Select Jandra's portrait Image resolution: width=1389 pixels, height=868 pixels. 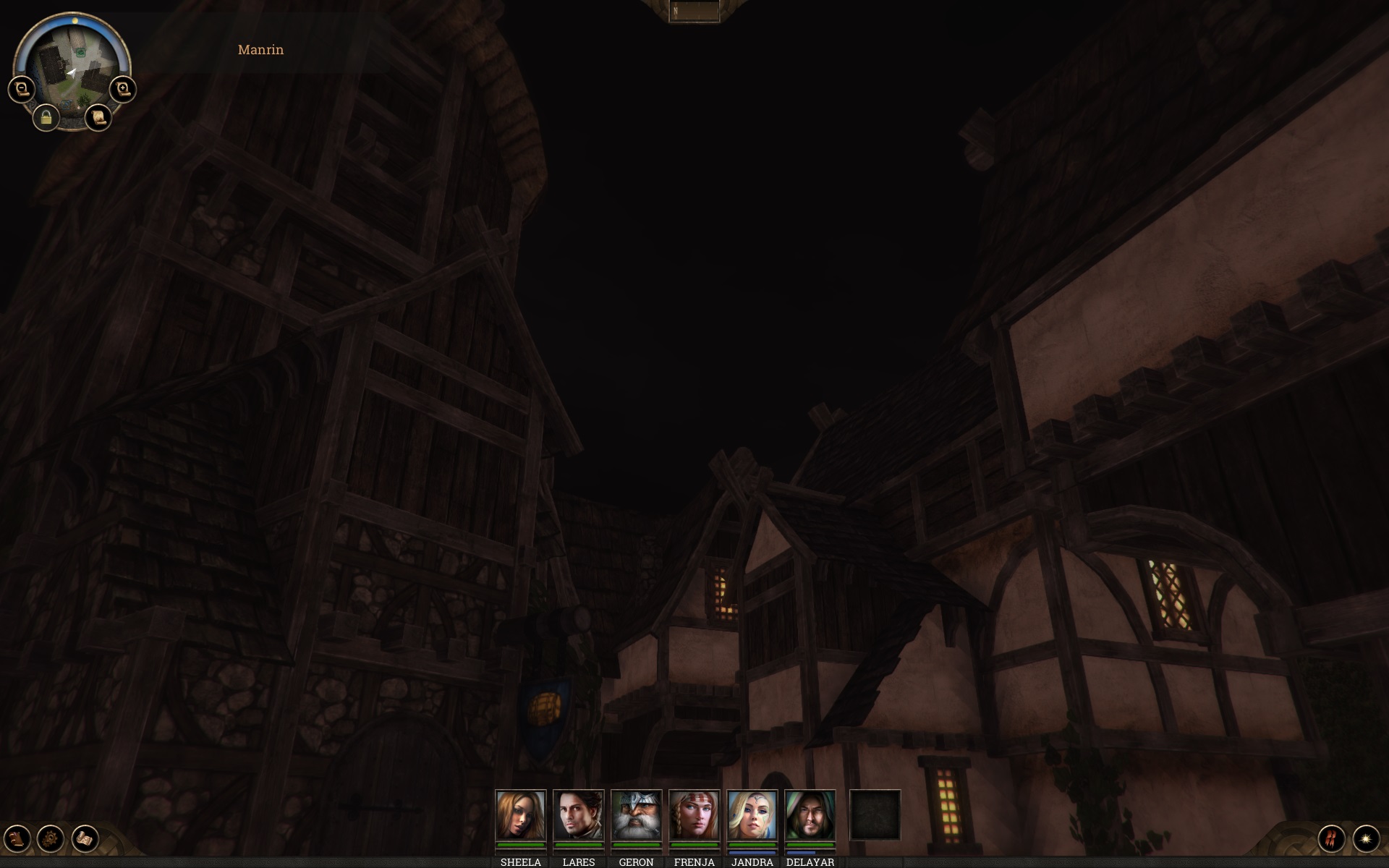(x=752, y=815)
